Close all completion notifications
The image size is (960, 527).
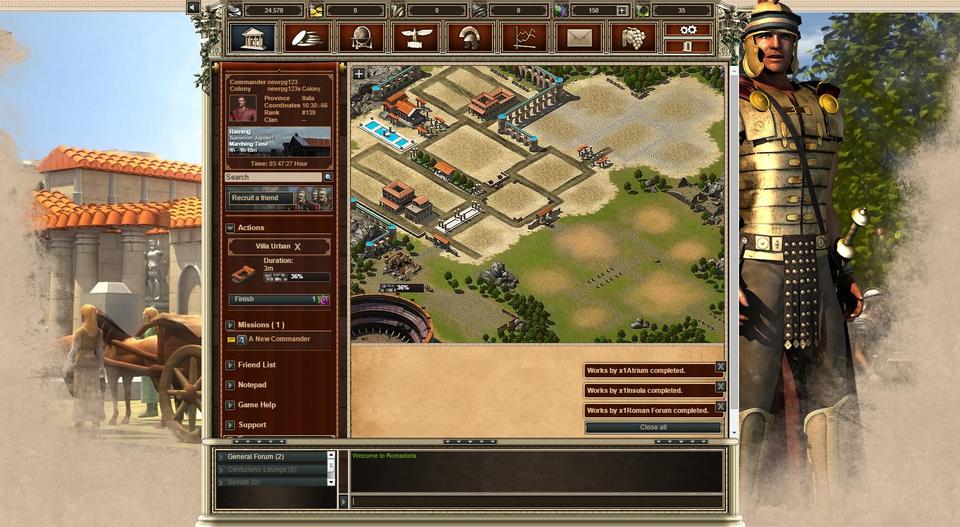(x=653, y=427)
